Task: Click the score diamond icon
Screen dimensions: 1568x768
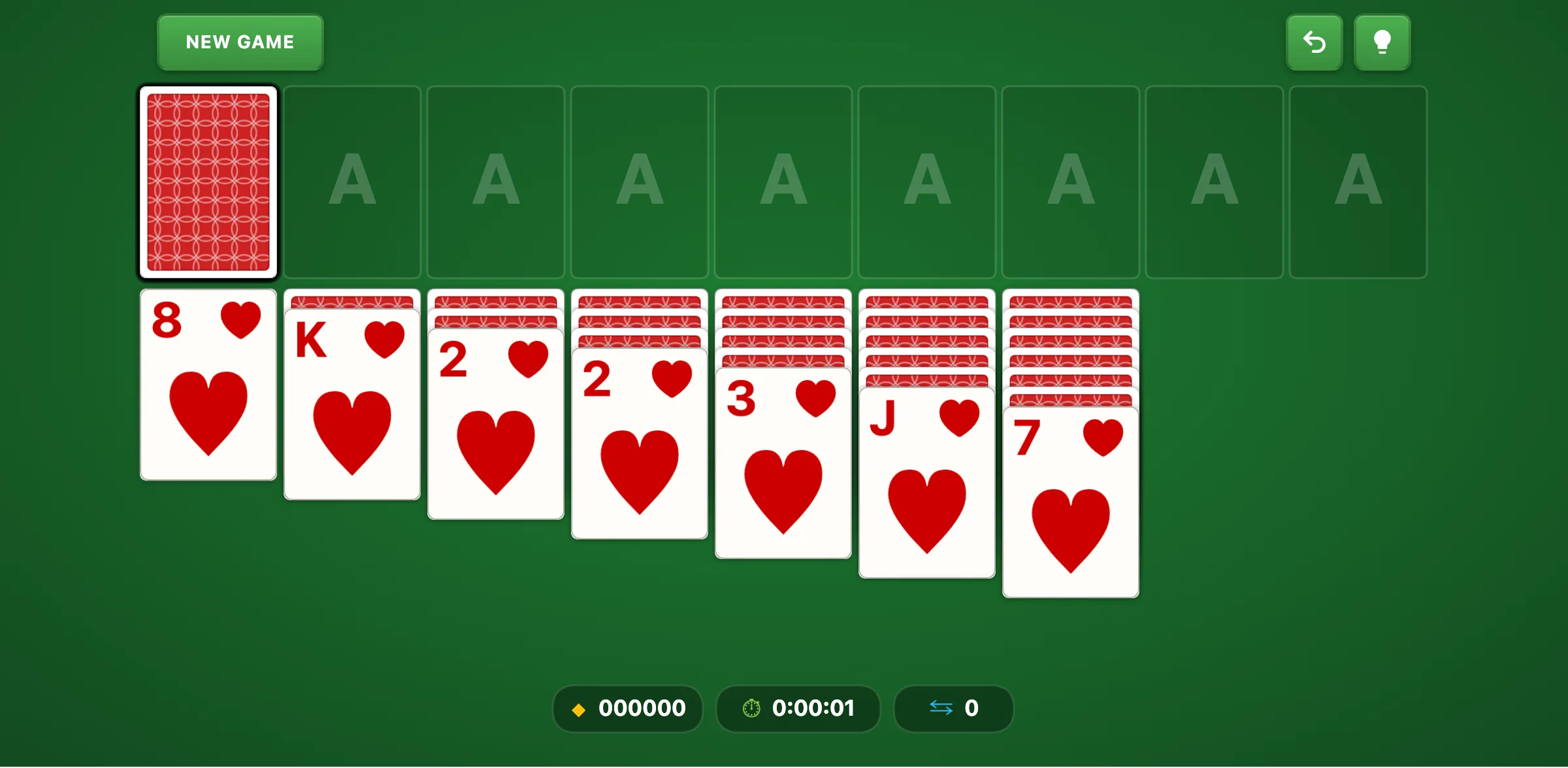Action: coord(579,709)
